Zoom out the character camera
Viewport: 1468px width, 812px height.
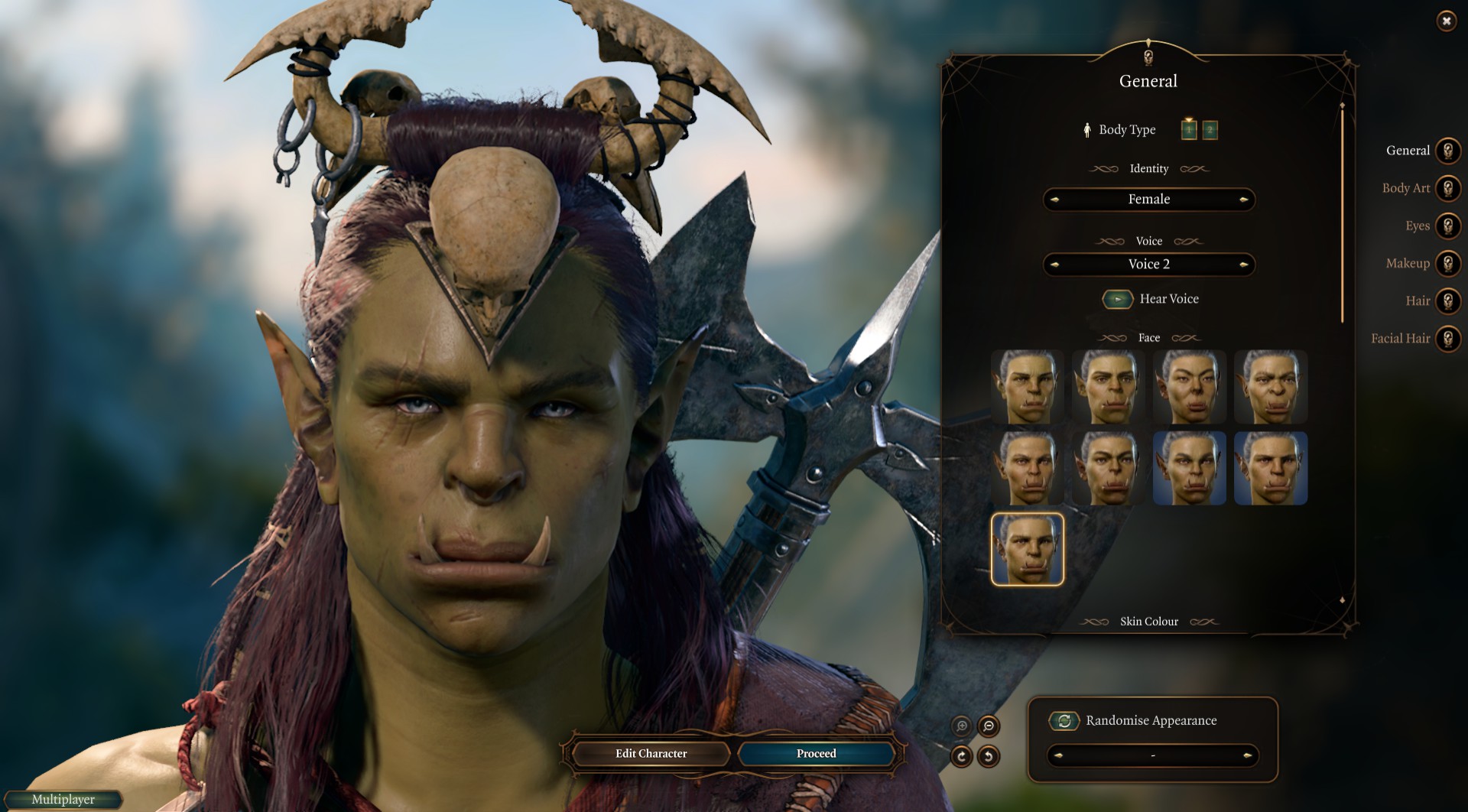(x=989, y=726)
